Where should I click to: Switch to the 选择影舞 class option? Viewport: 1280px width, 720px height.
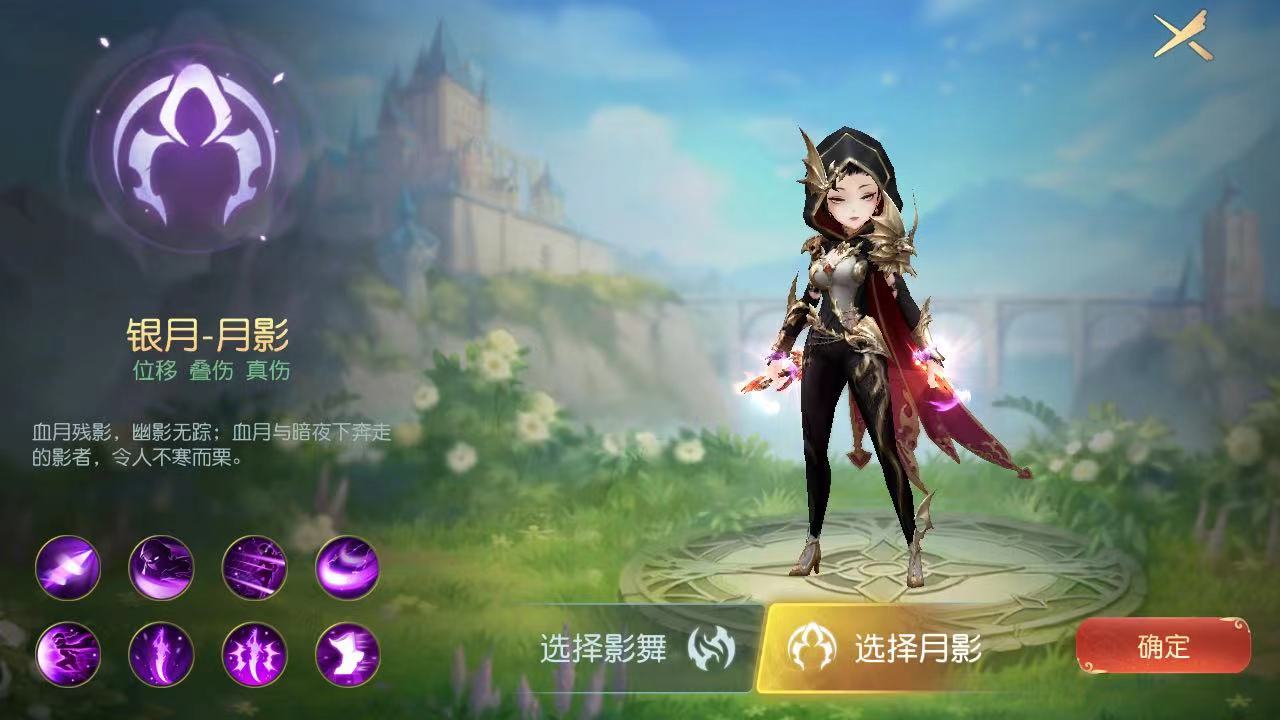(640, 649)
